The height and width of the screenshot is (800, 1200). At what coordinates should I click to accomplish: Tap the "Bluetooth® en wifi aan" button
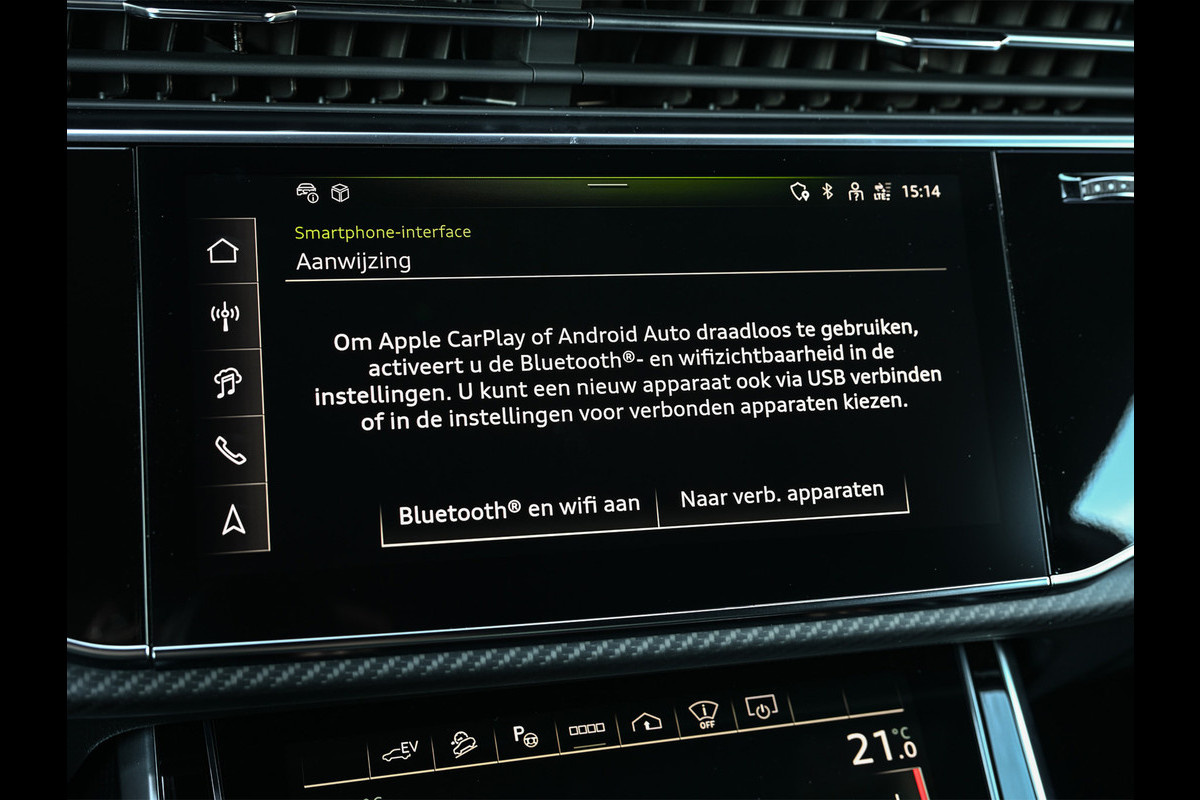519,510
